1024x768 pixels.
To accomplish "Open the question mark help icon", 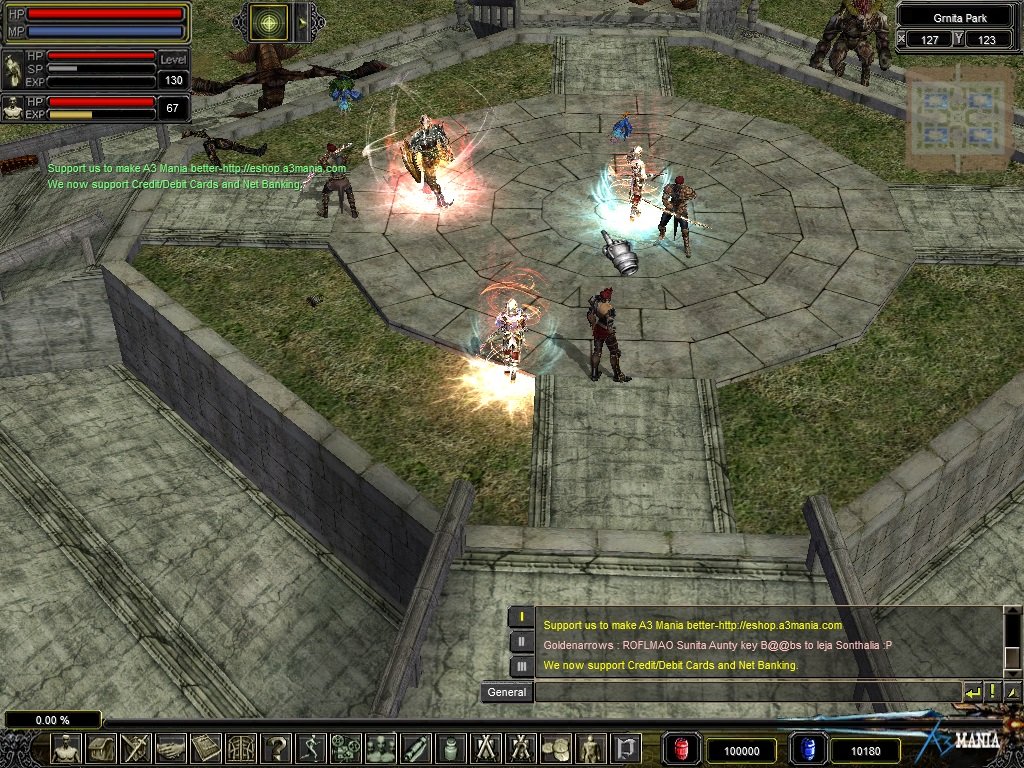I will click(276, 748).
